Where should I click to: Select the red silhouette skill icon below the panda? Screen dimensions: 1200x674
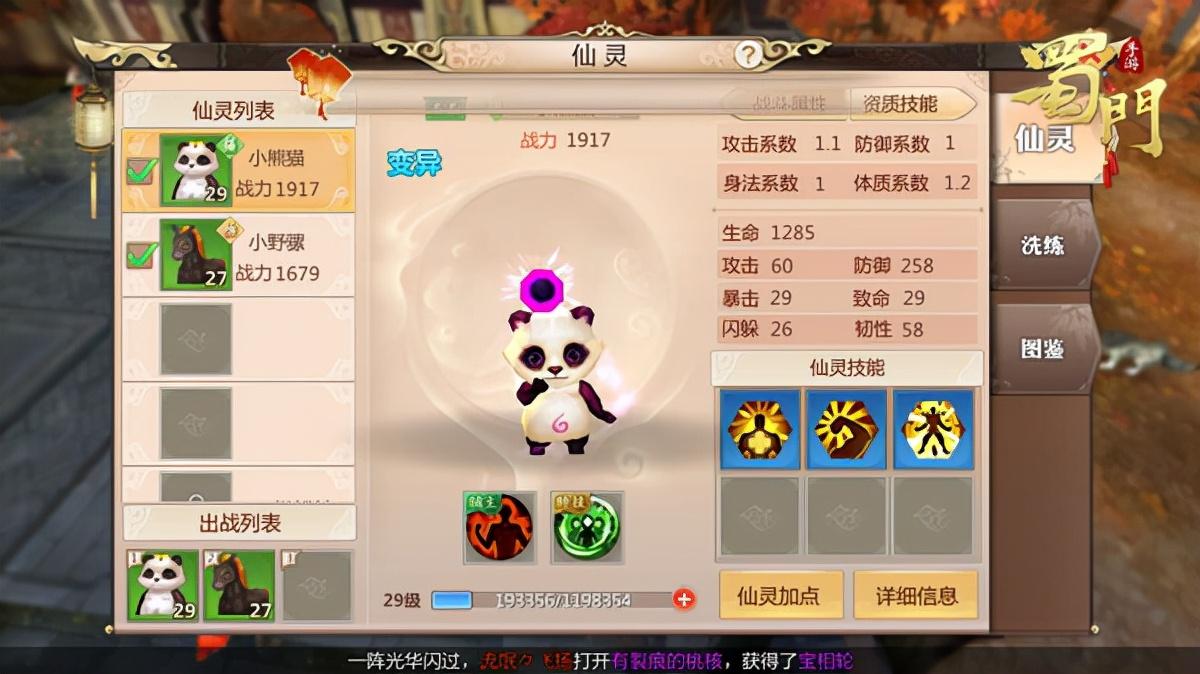pyautogui.click(x=498, y=527)
